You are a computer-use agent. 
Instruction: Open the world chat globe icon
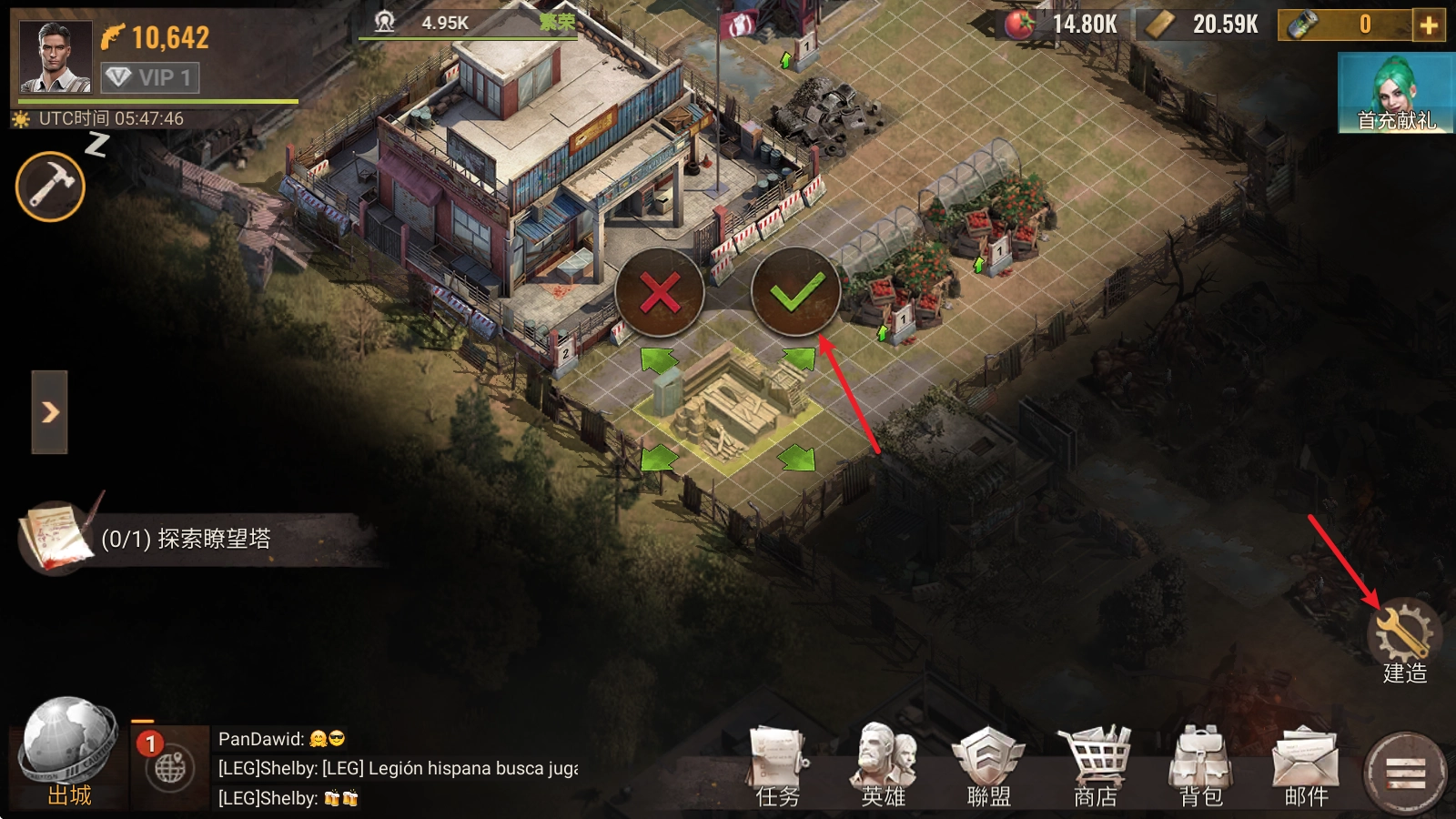pos(169,769)
